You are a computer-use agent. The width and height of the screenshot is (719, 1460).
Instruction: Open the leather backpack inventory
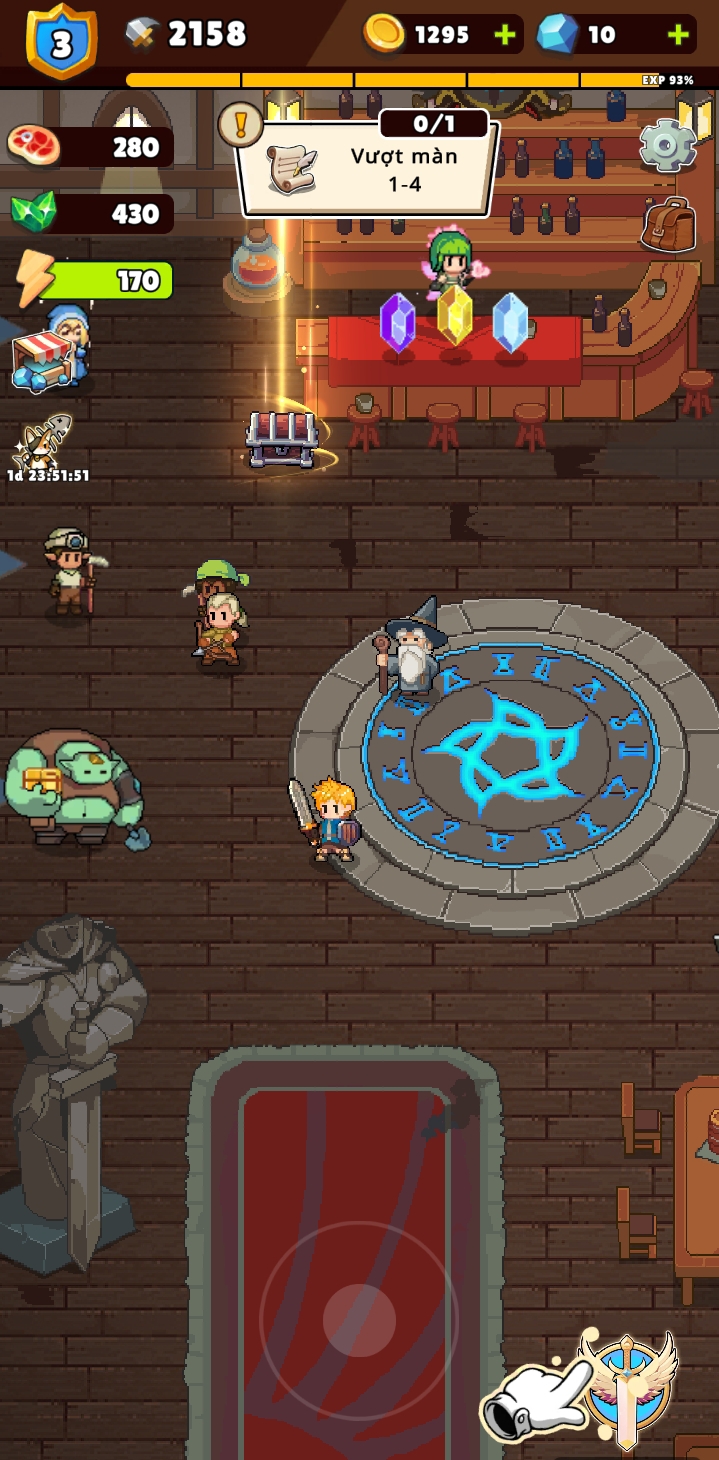click(668, 224)
